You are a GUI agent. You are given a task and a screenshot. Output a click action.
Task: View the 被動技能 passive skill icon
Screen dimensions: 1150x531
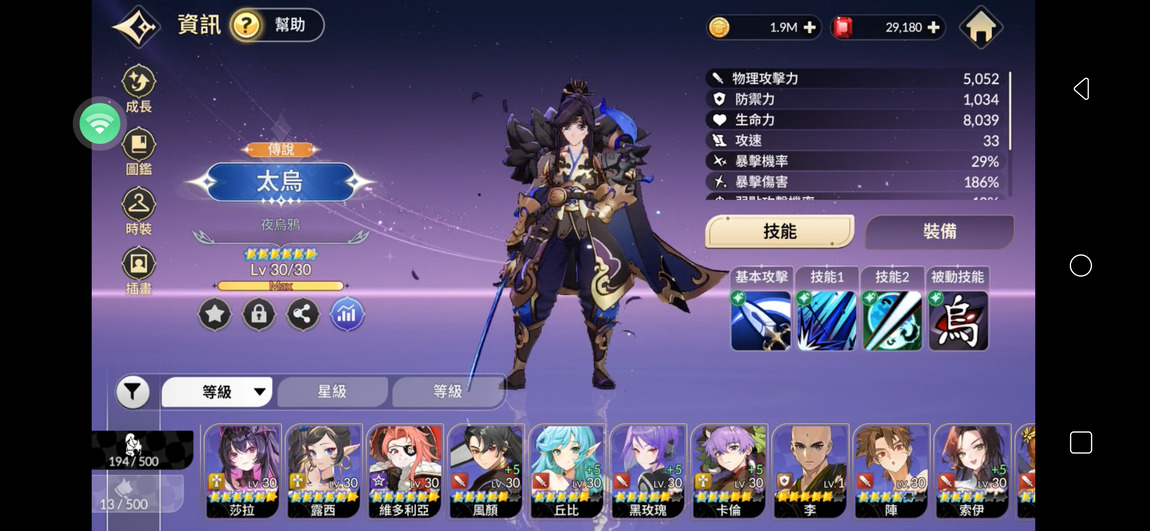pos(958,320)
